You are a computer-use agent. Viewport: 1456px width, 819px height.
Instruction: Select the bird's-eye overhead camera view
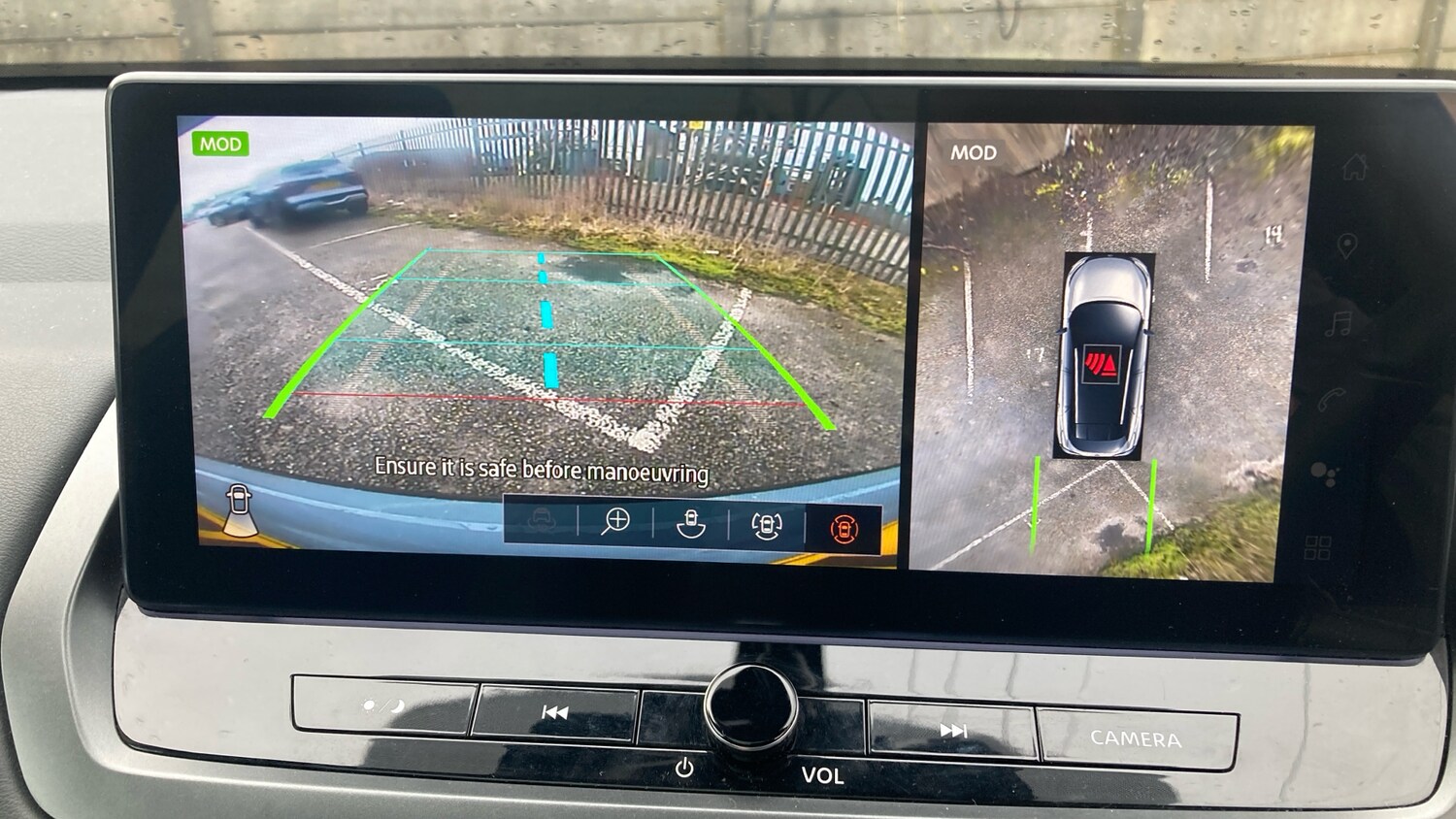1107,349
